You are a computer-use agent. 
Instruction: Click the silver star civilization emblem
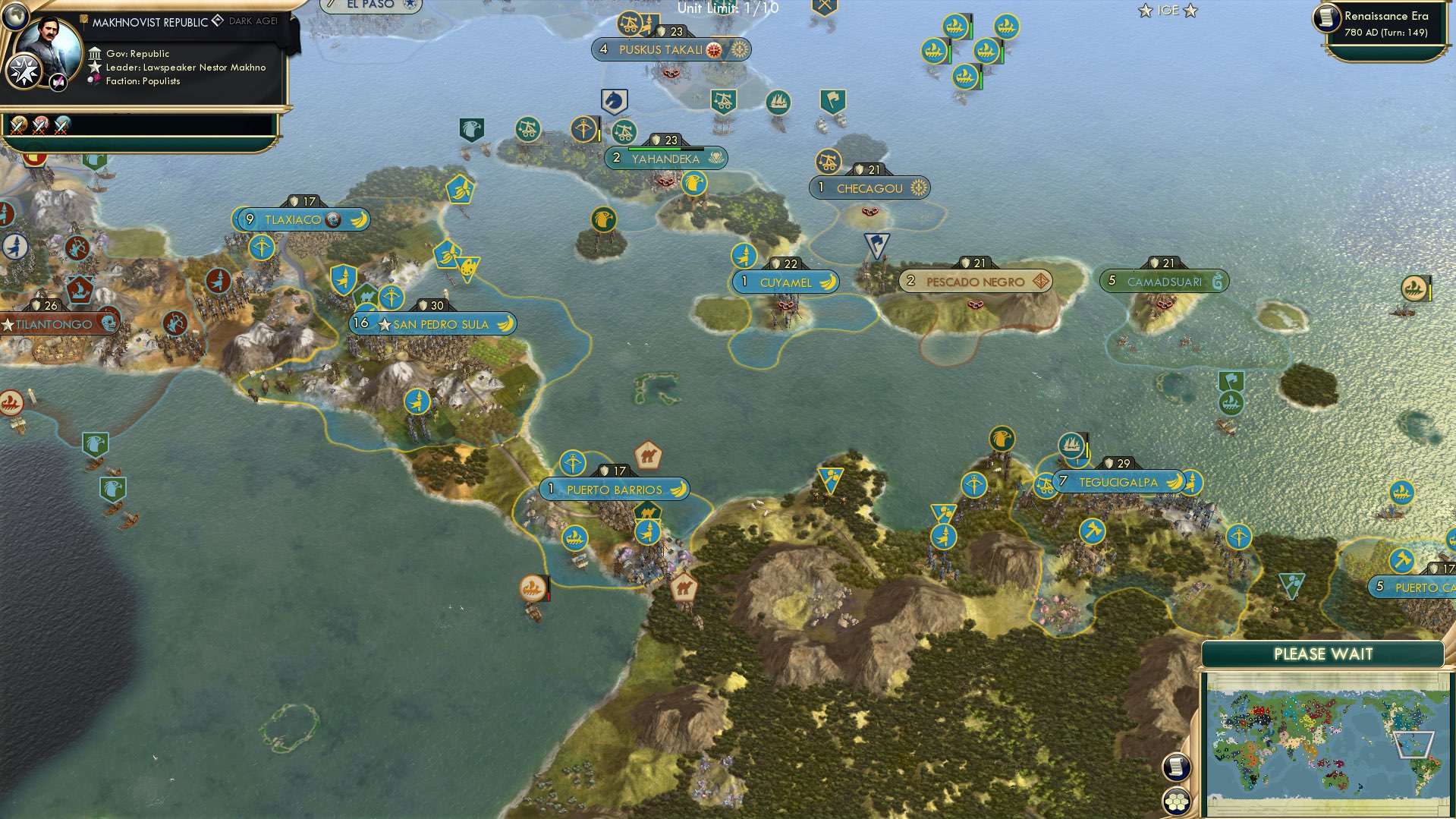click(x=24, y=72)
